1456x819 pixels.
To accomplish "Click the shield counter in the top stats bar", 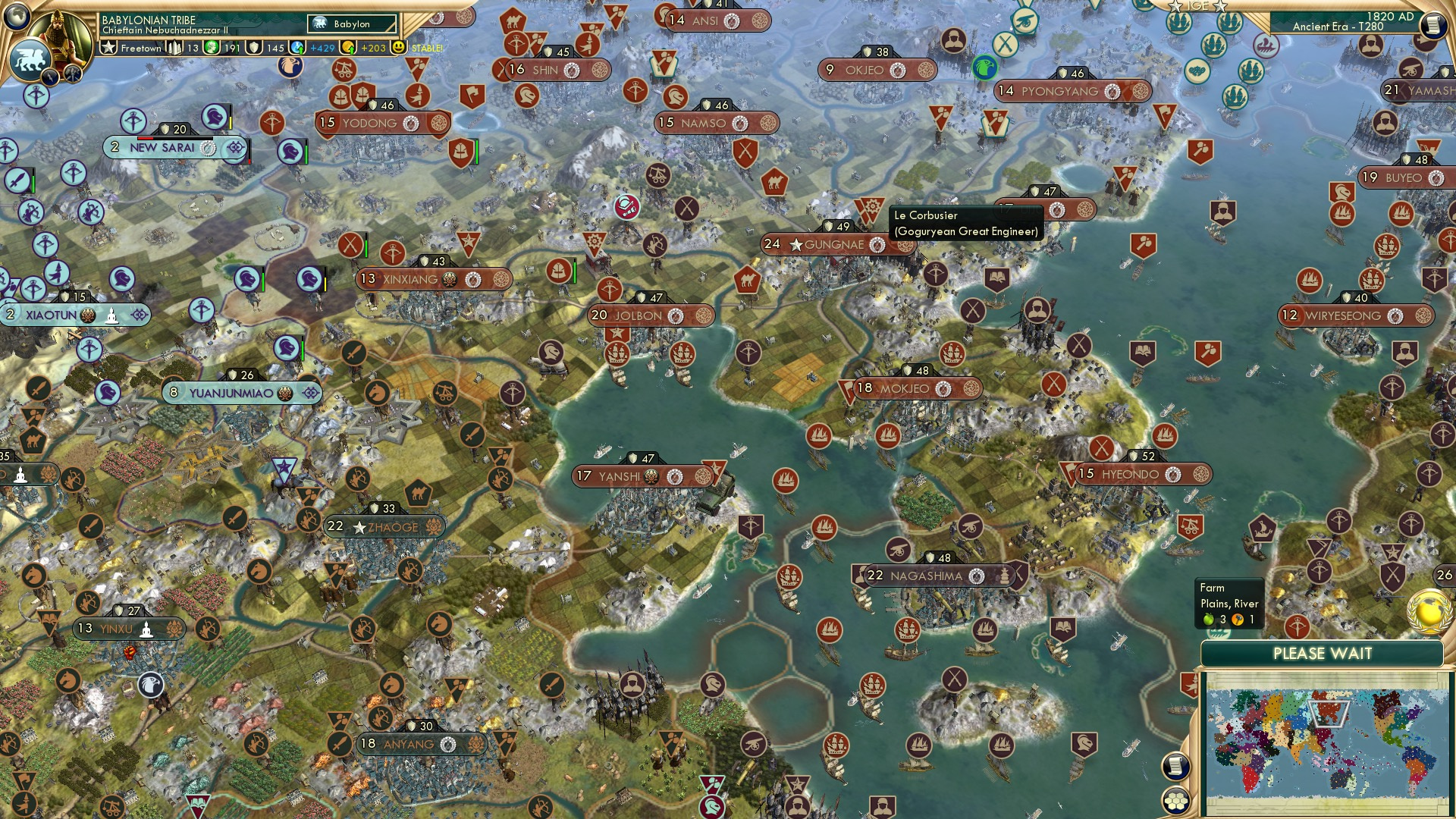I will click(253, 47).
